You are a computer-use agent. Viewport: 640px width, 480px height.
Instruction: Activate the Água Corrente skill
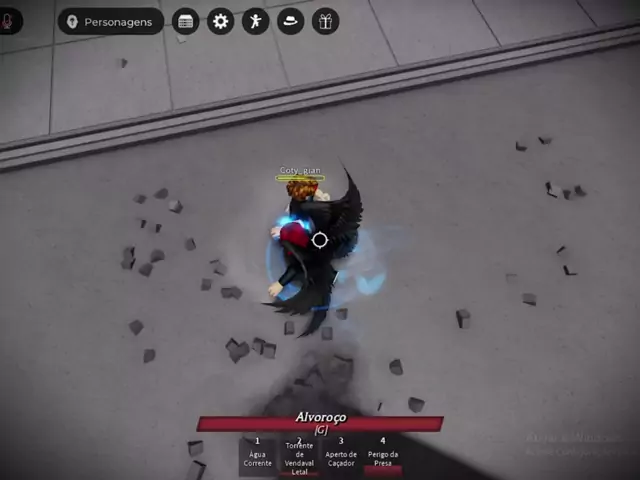pos(257,455)
